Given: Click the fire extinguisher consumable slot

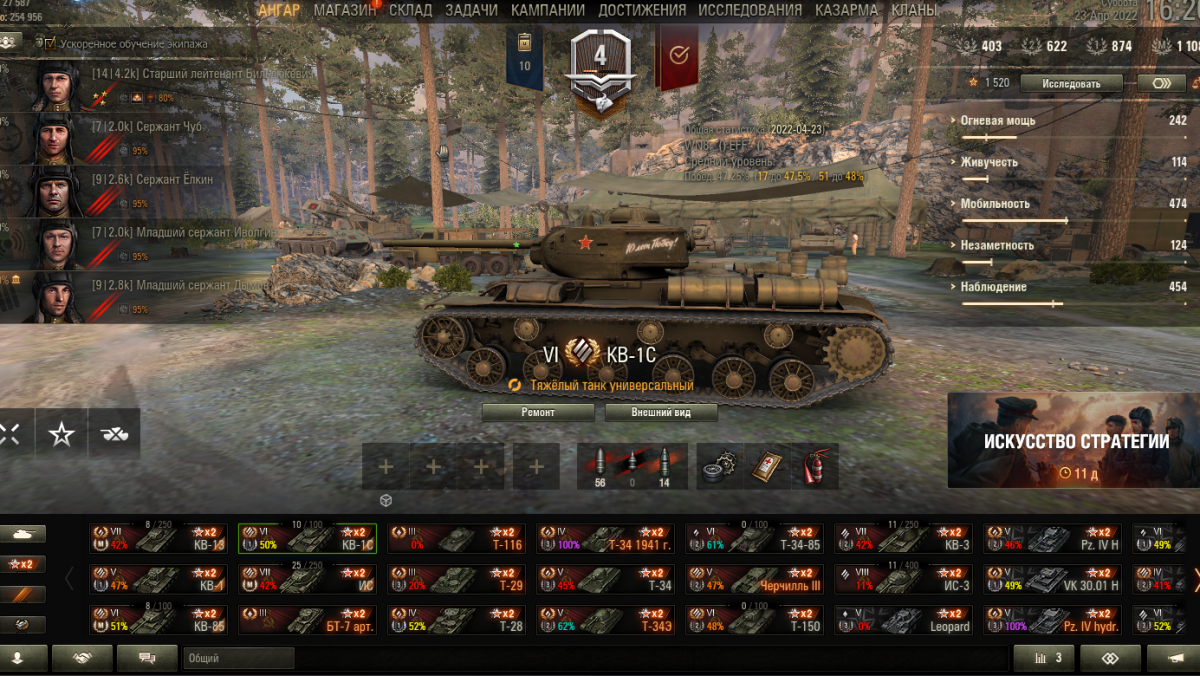Looking at the screenshot, I should pos(816,465).
